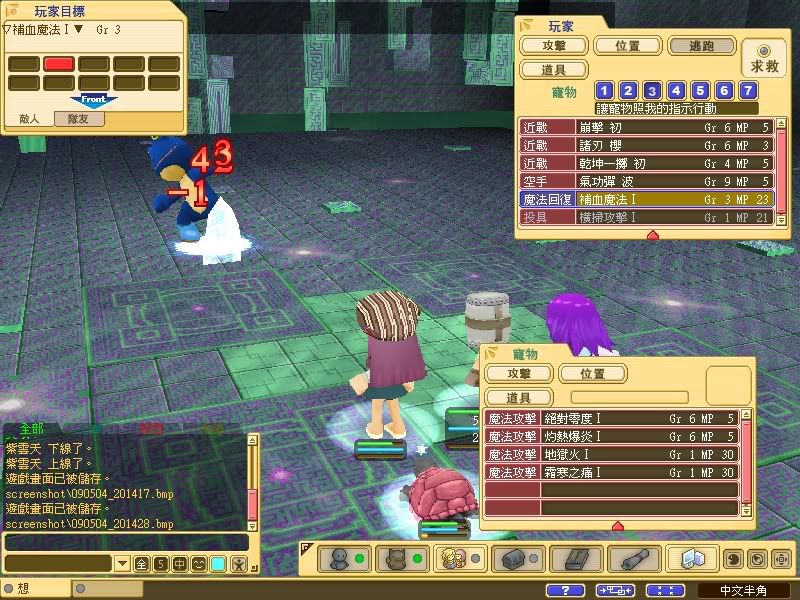Screen dimensions: 800x600
Task: Focus the chat input box
Action: click(125, 543)
